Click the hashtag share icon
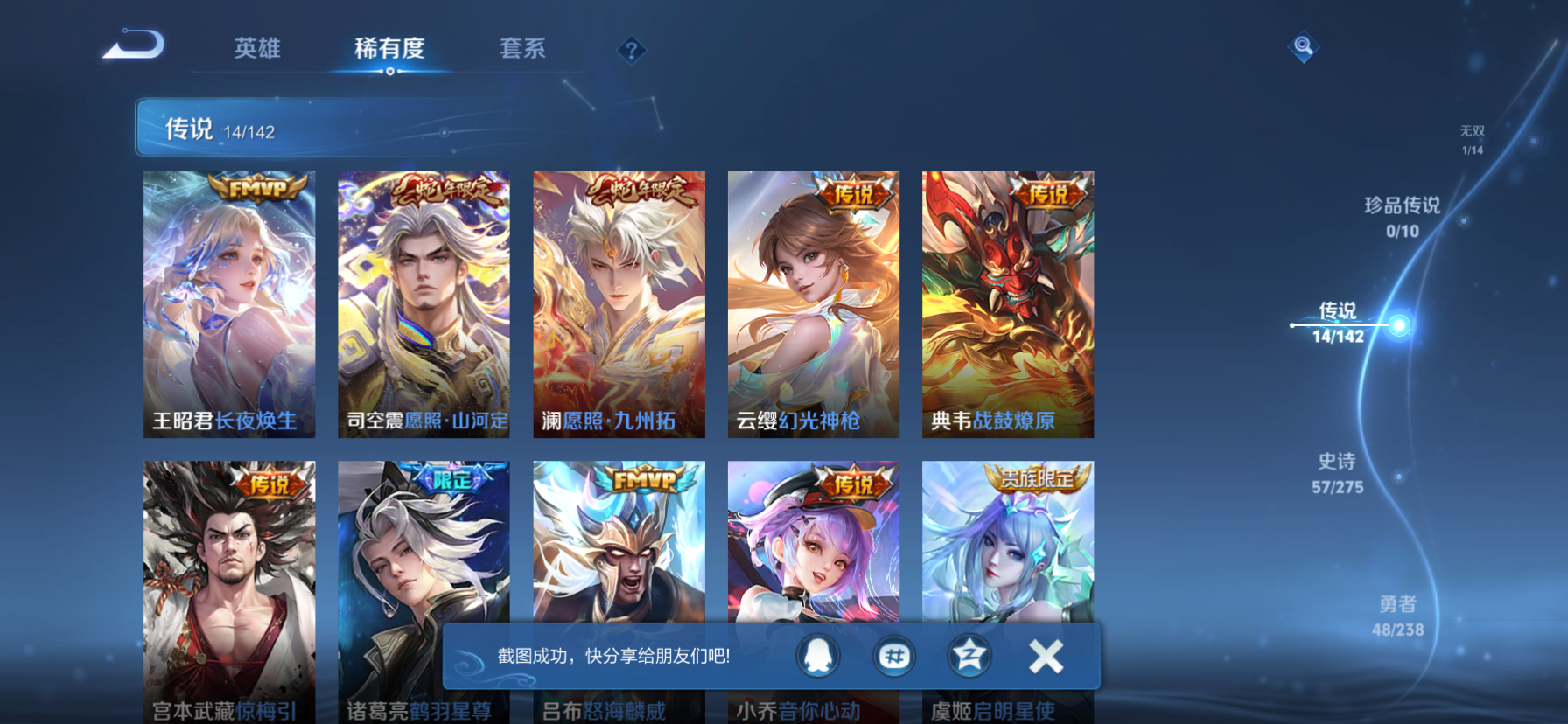1568x724 pixels. [894, 657]
